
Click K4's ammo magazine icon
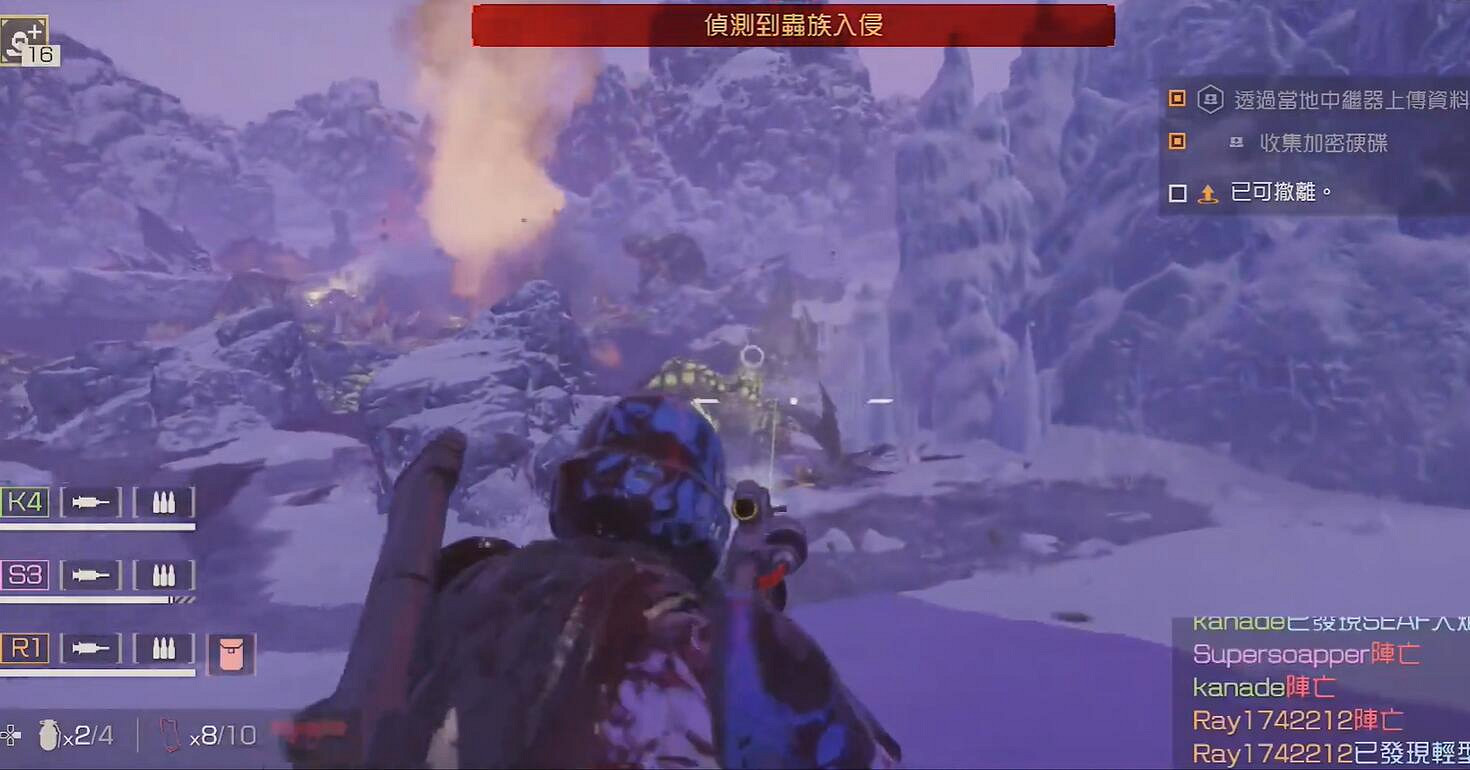[162, 501]
